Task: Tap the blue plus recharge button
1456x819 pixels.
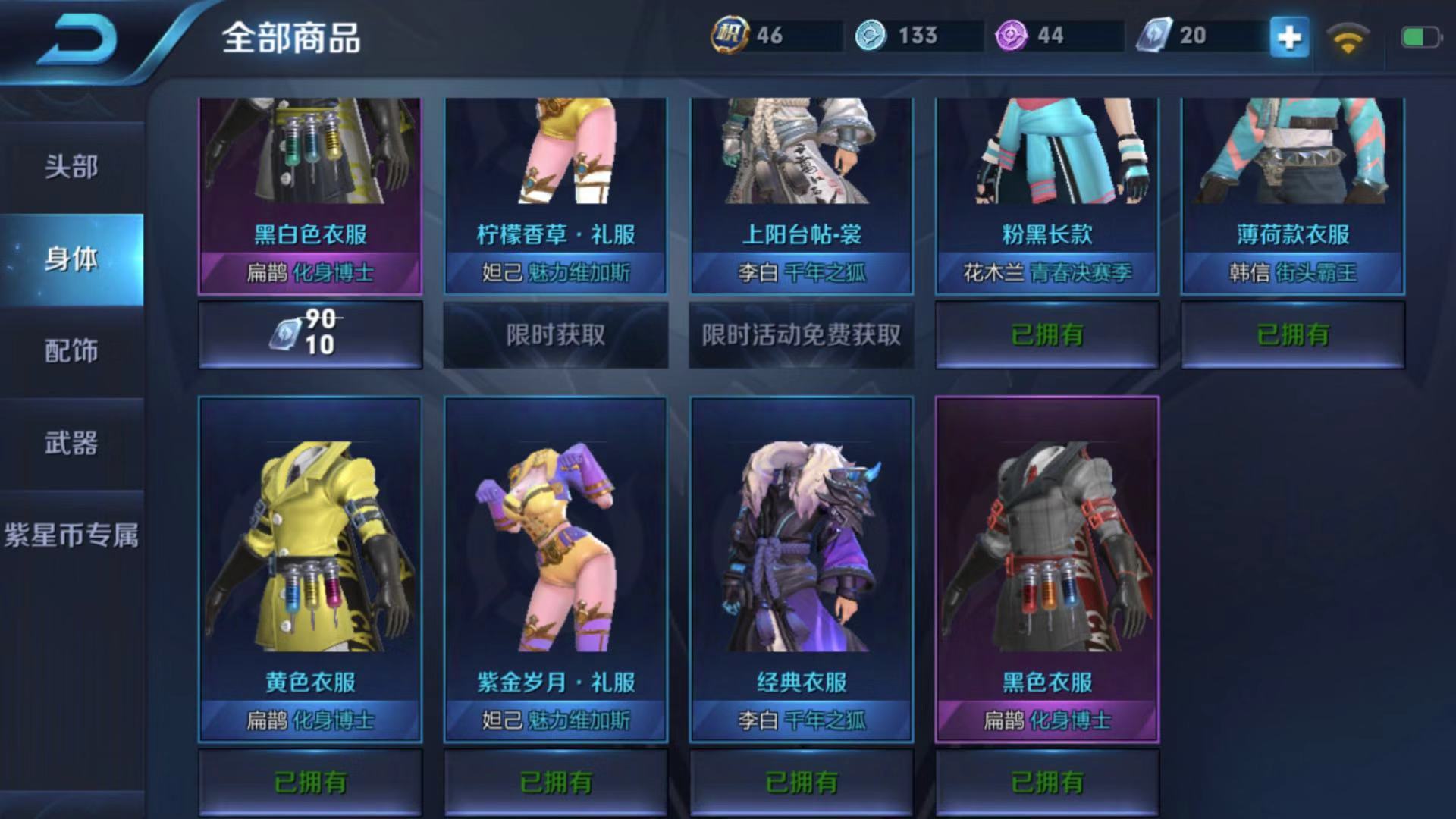Action: coord(1289,36)
